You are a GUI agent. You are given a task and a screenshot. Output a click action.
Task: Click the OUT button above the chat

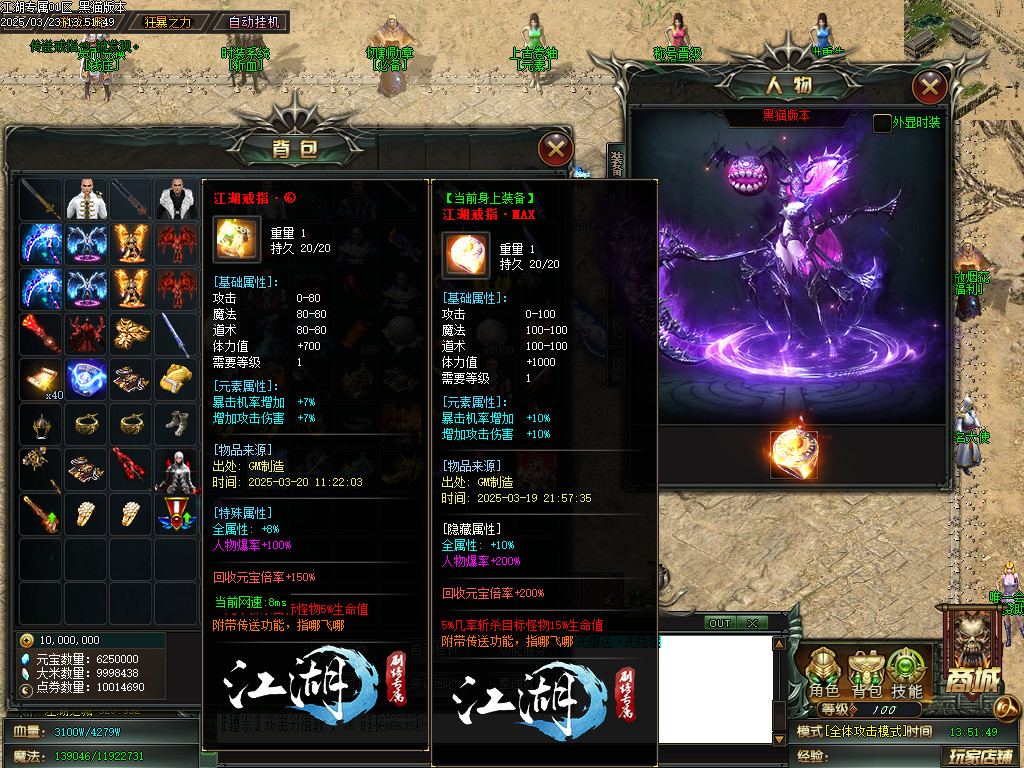point(719,623)
